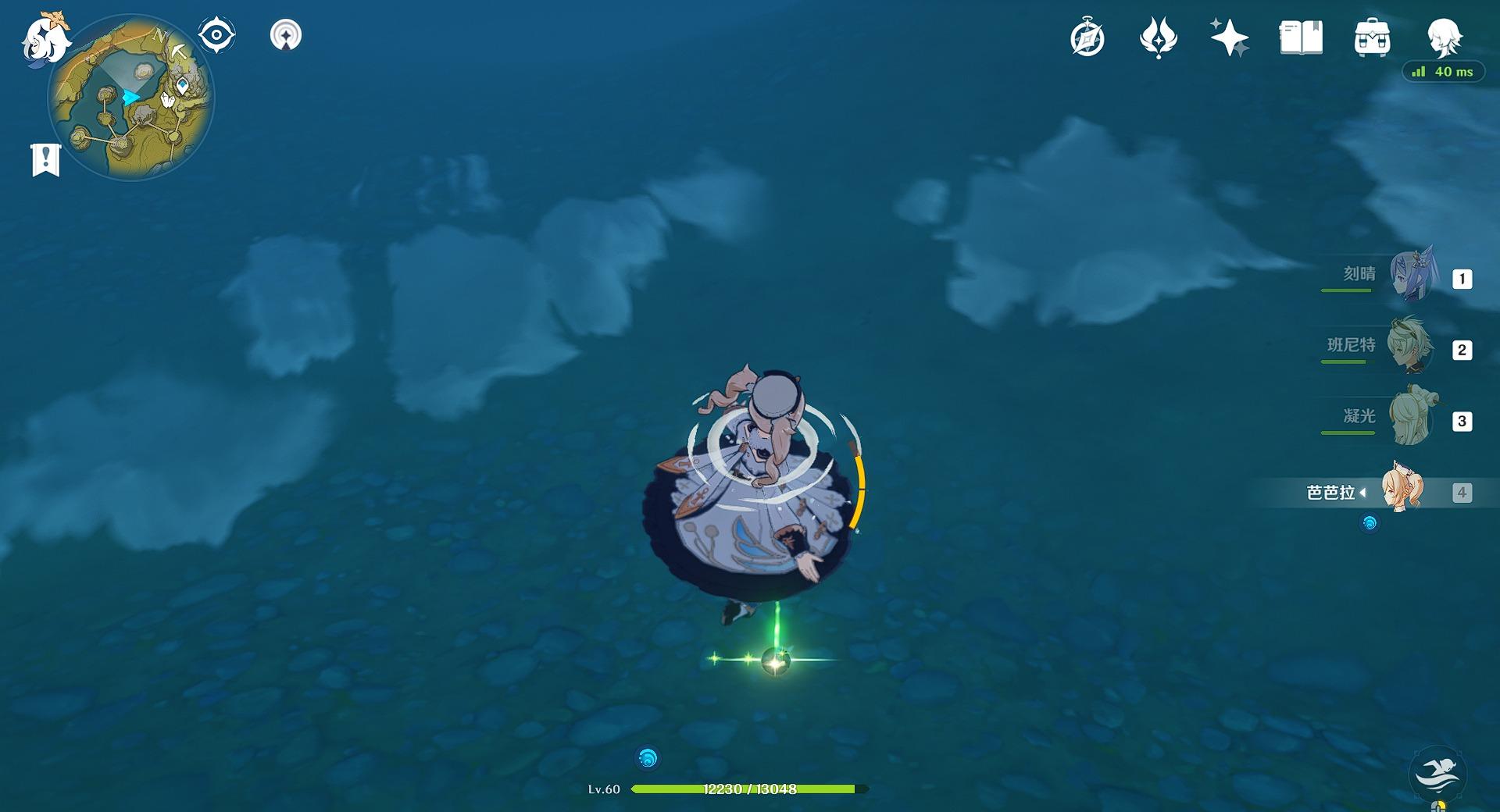
Task: Open the co-op beacon icon
Action: (x=286, y=35)
